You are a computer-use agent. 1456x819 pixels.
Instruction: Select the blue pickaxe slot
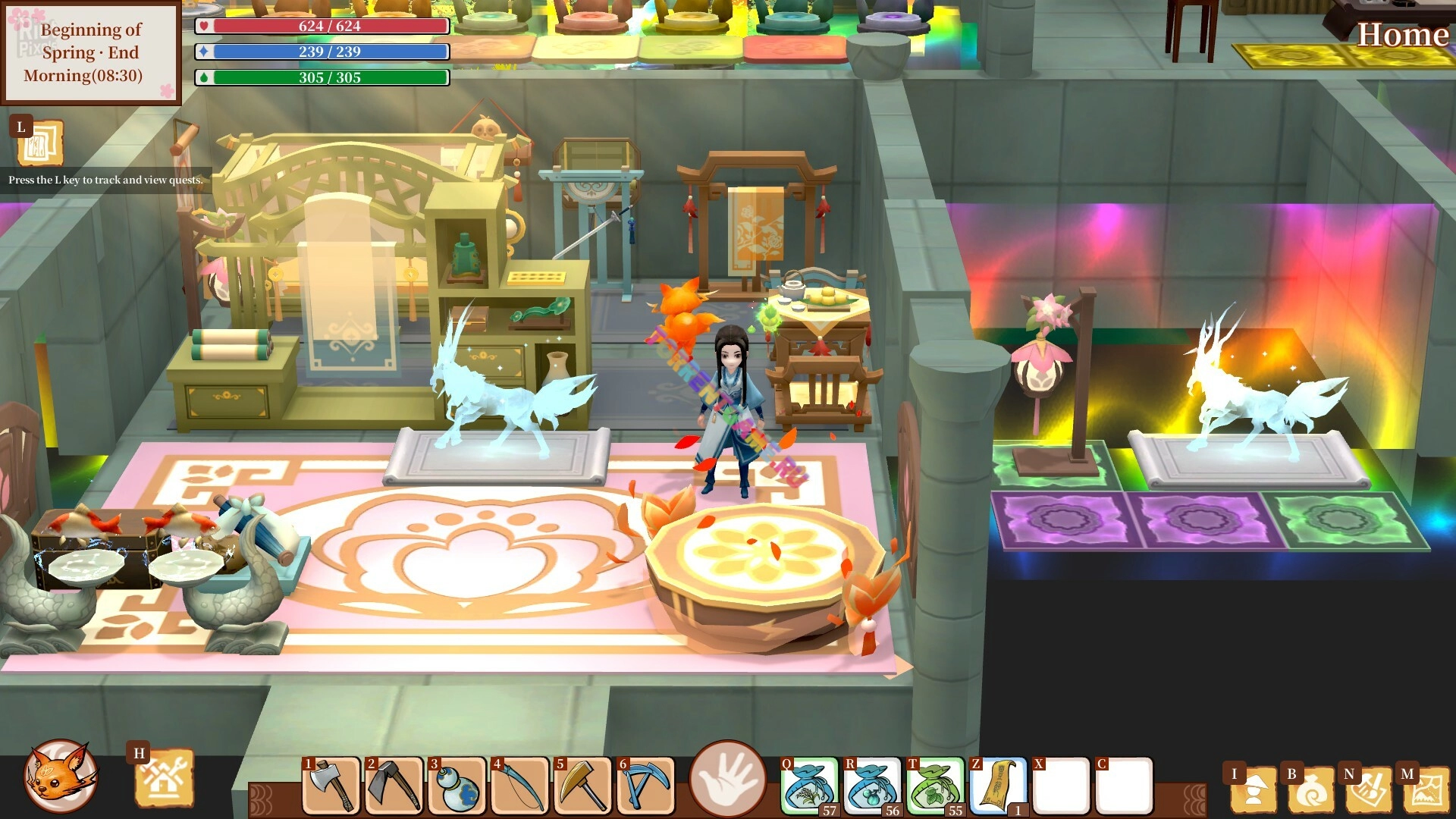(646, 786)
